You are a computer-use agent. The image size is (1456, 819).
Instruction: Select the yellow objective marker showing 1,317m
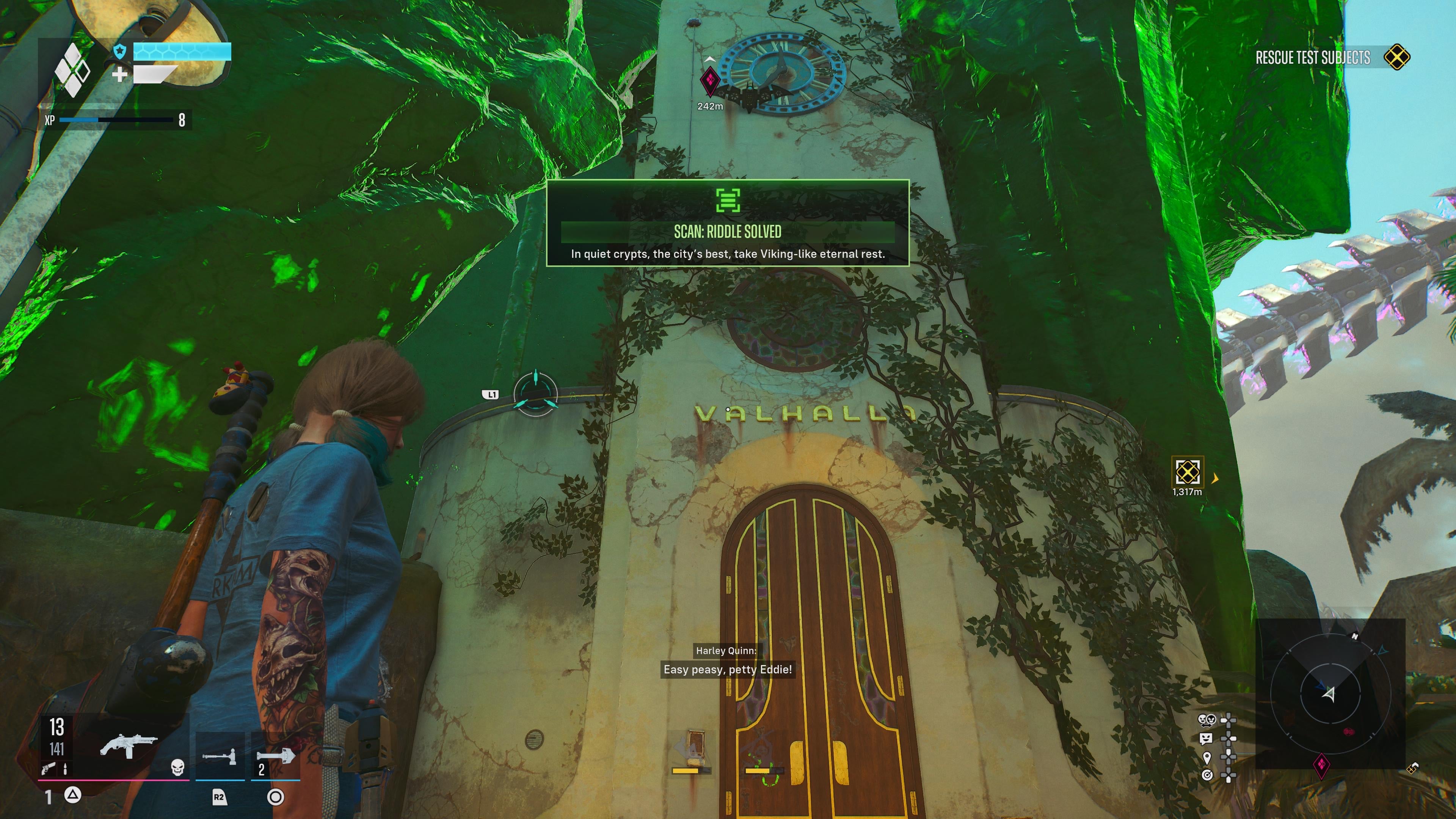[x=1187, y=472]
